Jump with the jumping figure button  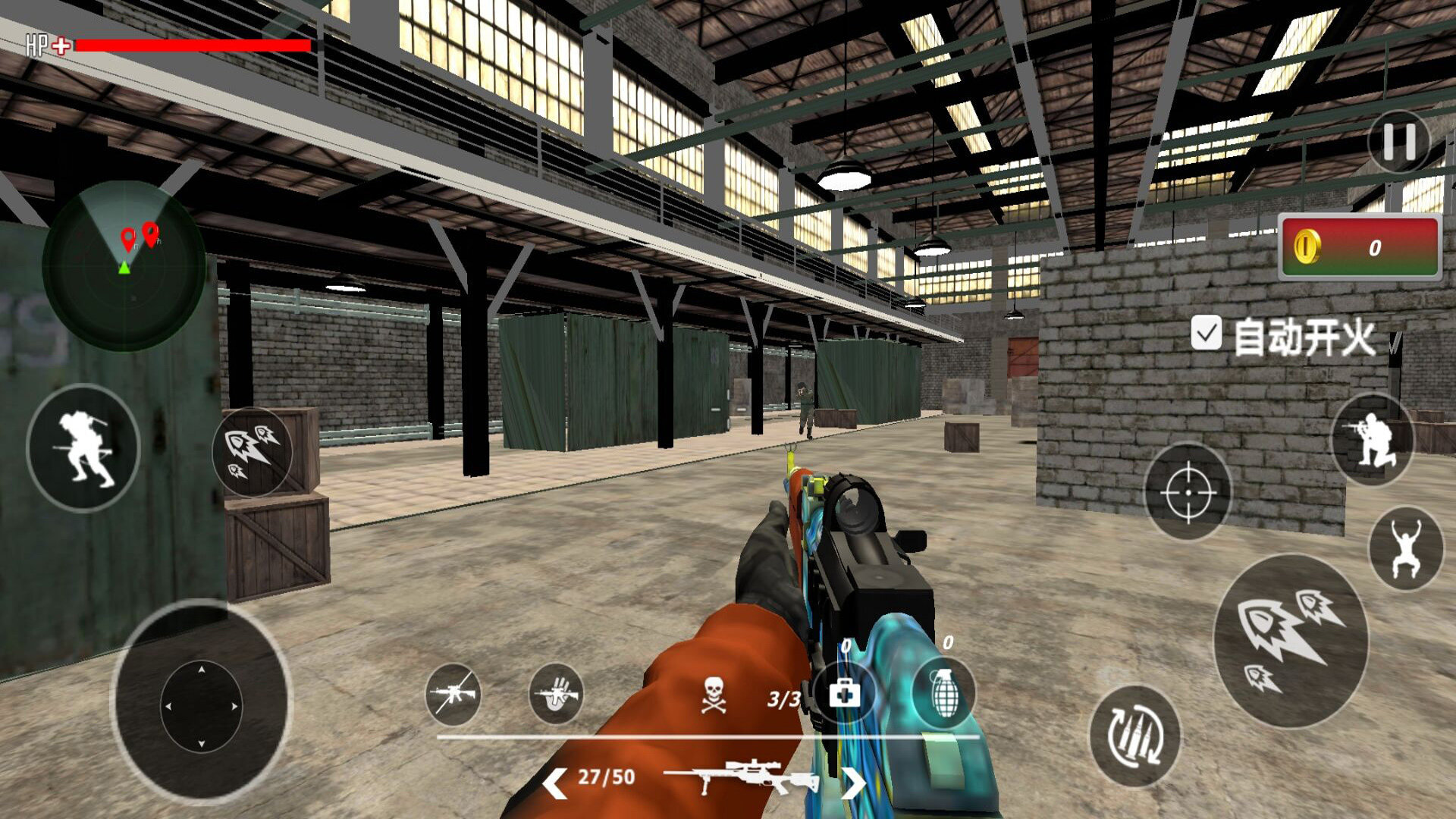coord(1406,549)
